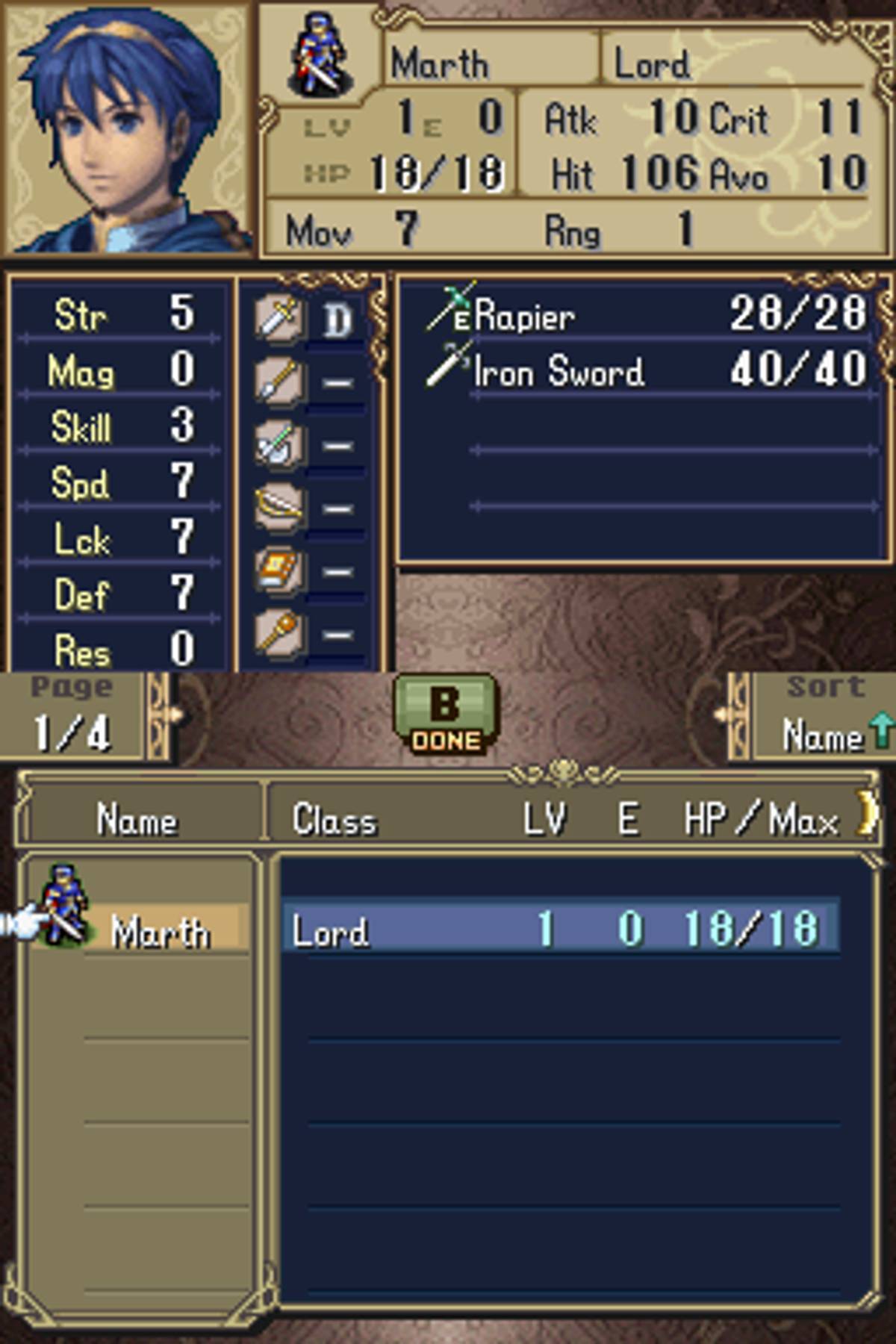
Task: Click Marth's character portrait
Action: pyautogui.click(x=128, y=128)
